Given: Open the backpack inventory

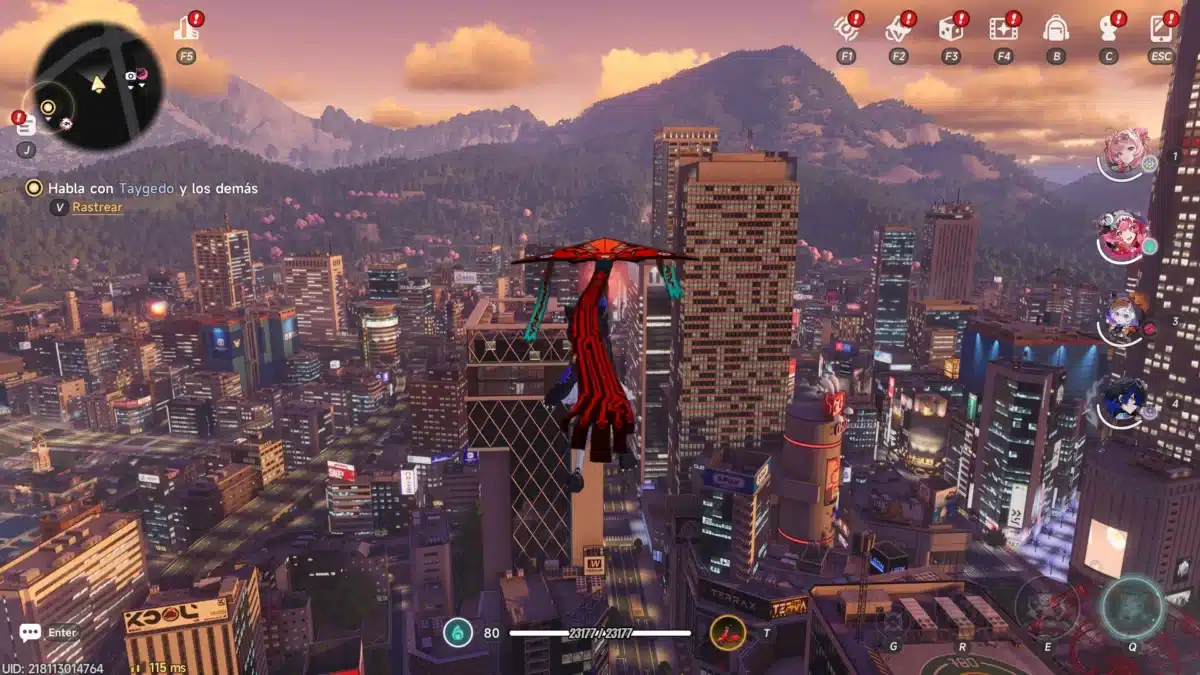Looking at the screenshot, I should pos(1055,29).
